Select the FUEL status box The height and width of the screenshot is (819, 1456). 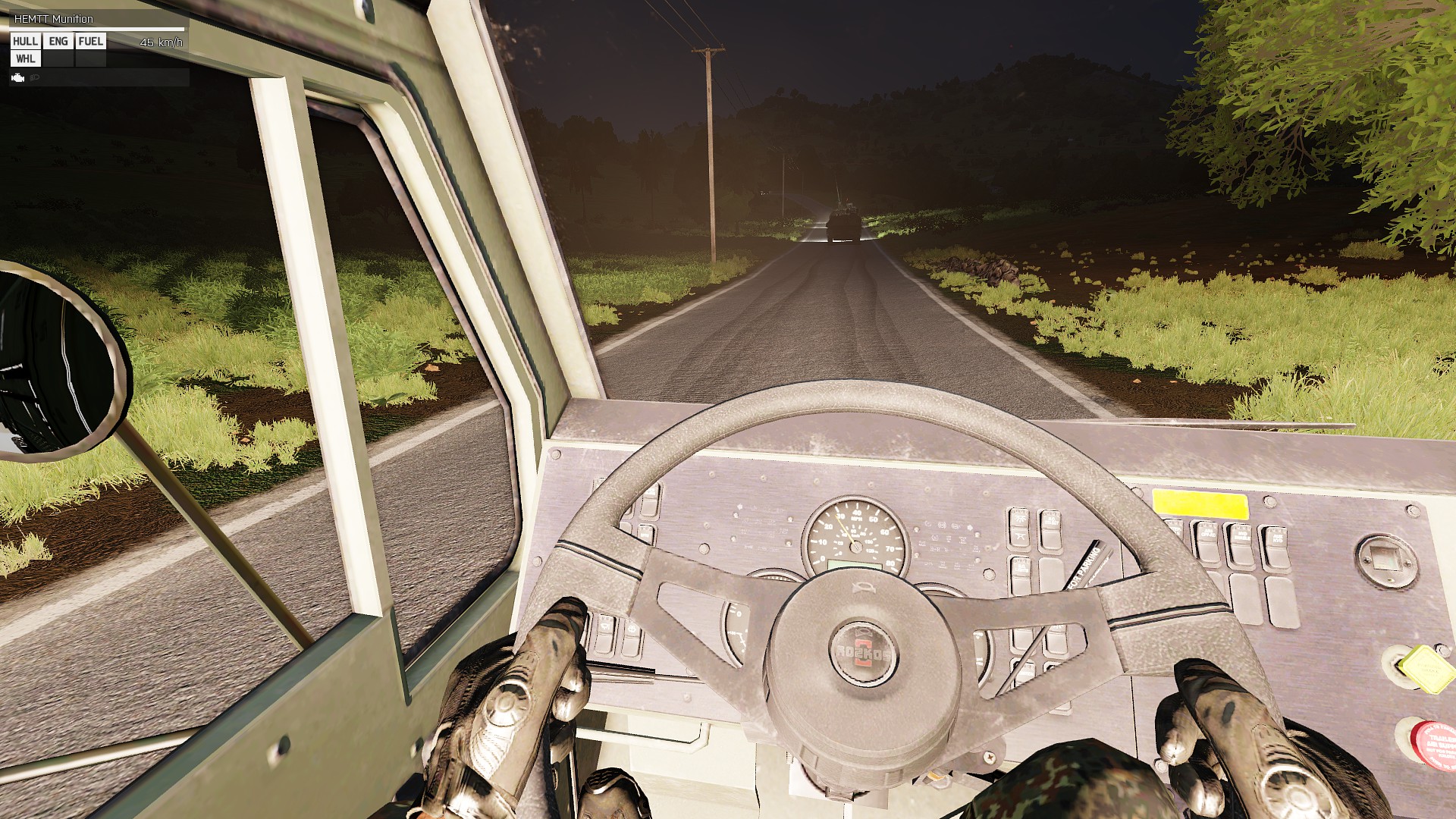point(91,42)
